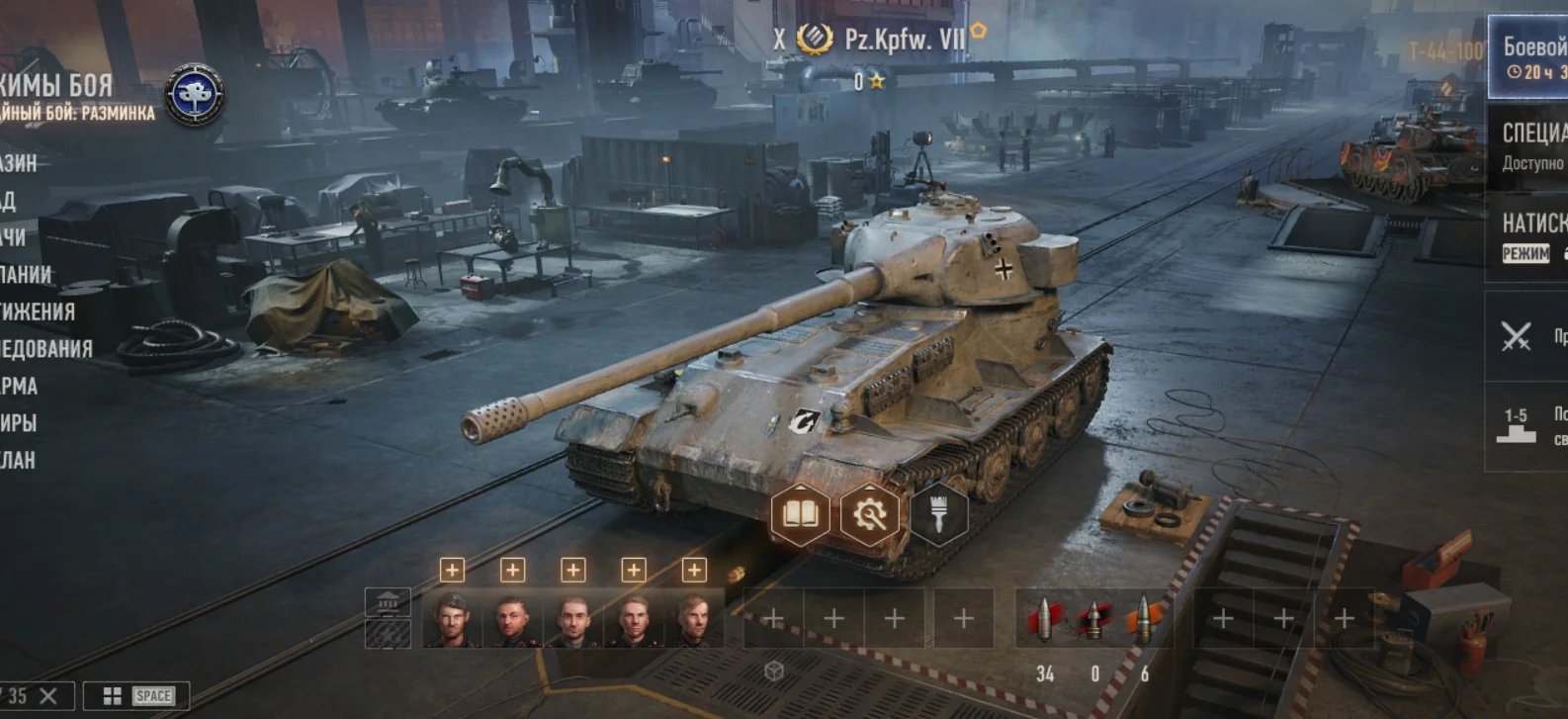Select the middle shell slot showing 0 rounds
Viewport: 1568px width, 719px height.
click(x=1093, y=618)
